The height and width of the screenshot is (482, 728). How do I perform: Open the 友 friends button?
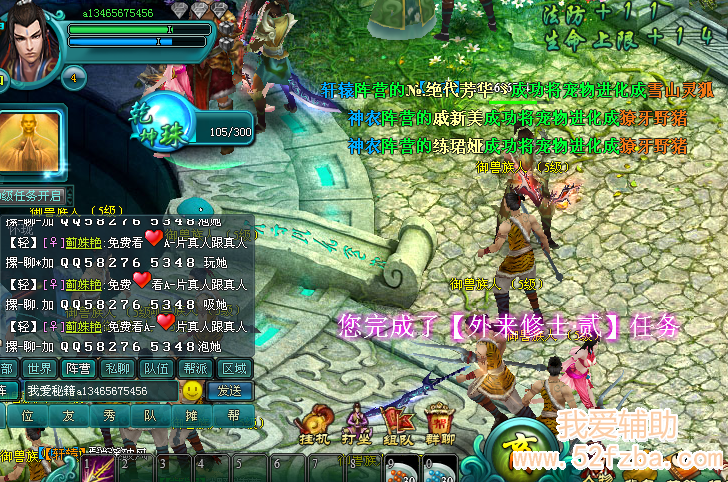click(x=69, y=415)
